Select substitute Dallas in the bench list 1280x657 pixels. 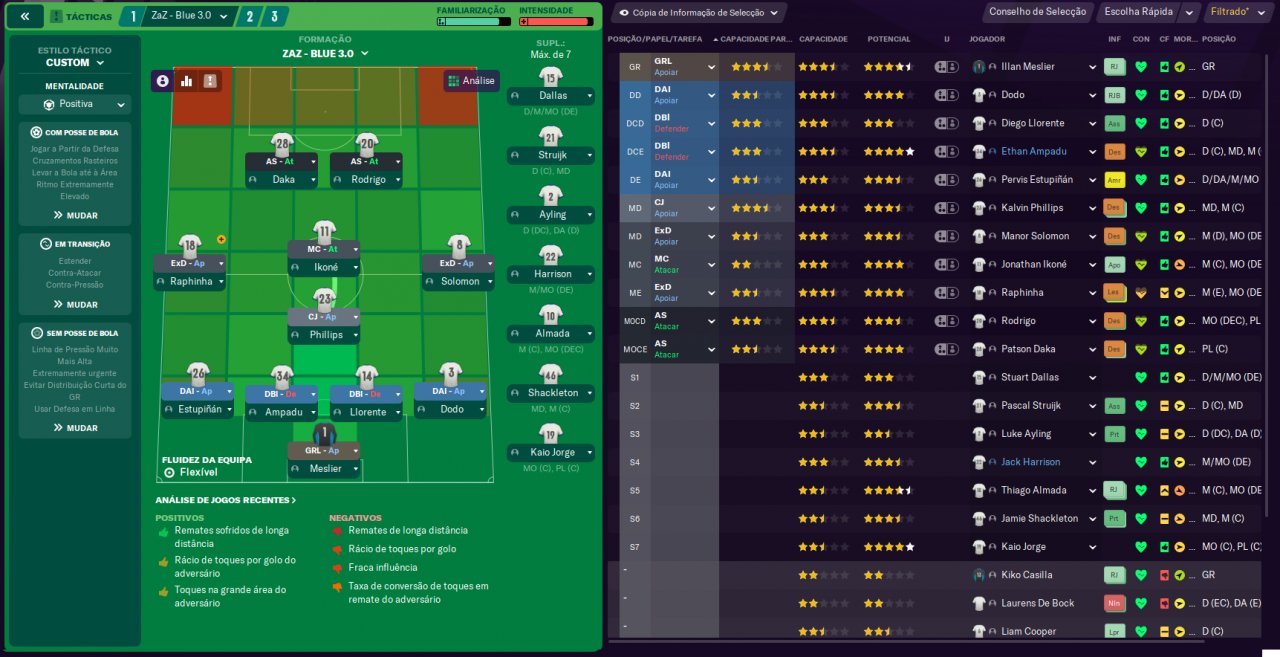click(551, 95)
